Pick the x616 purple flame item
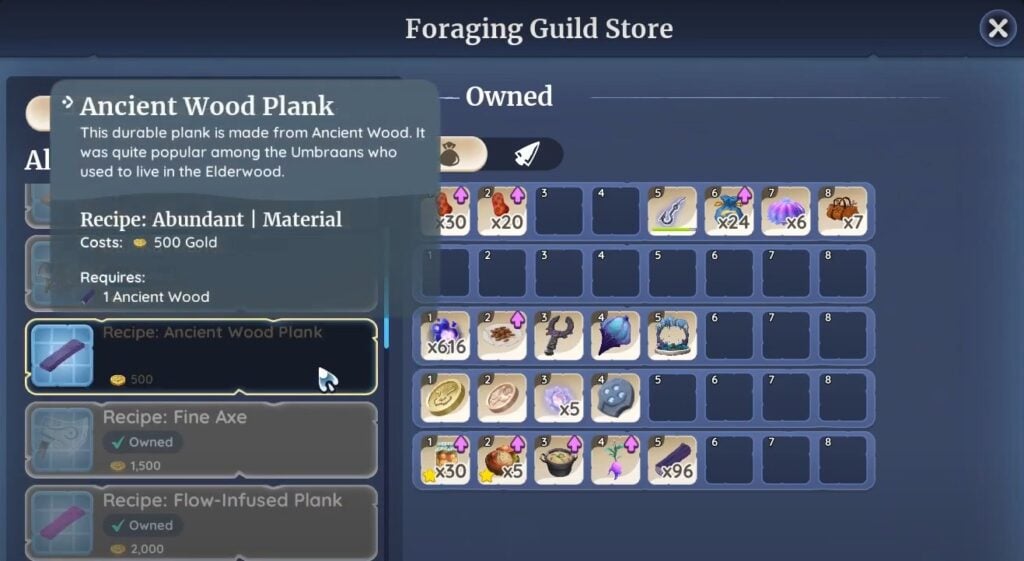The image size is (1024, 561). pos(444,335)
